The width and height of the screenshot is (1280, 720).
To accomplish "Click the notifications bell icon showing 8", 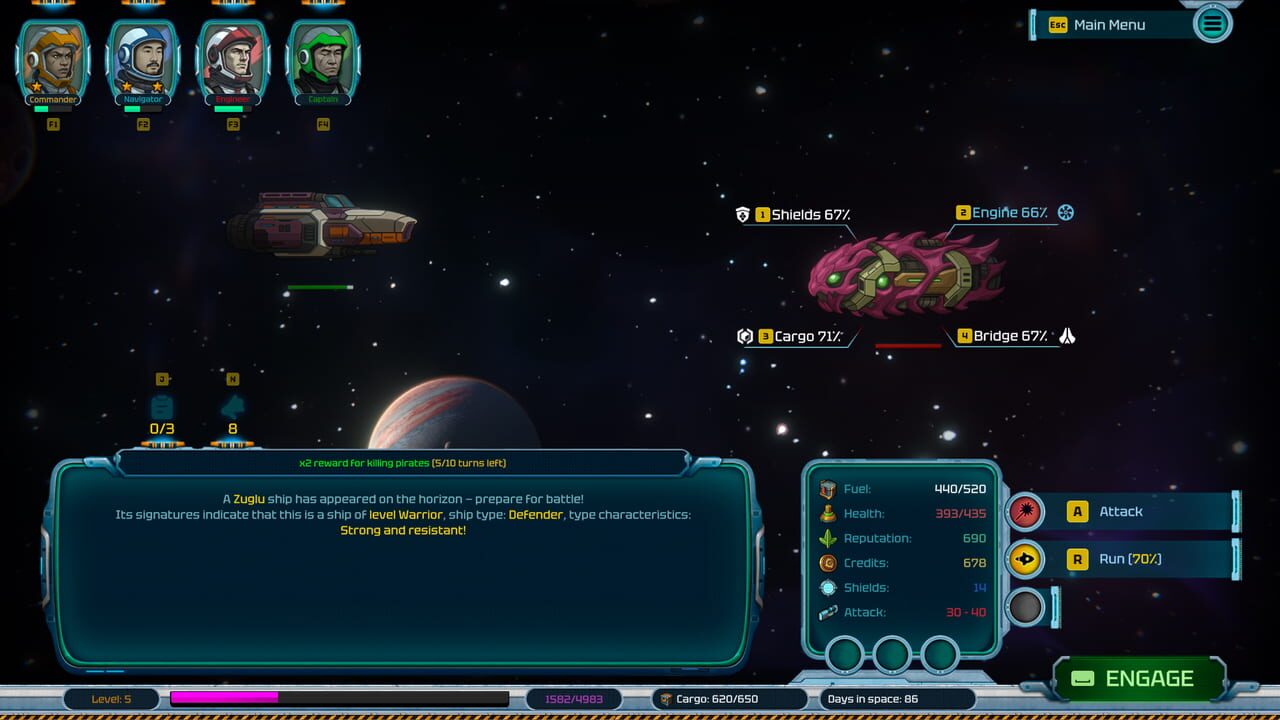I will point(232,405).
